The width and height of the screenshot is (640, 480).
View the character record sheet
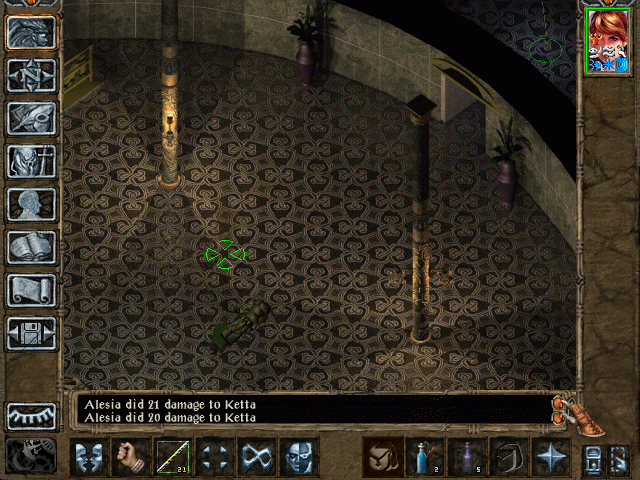tap(32, 205)
